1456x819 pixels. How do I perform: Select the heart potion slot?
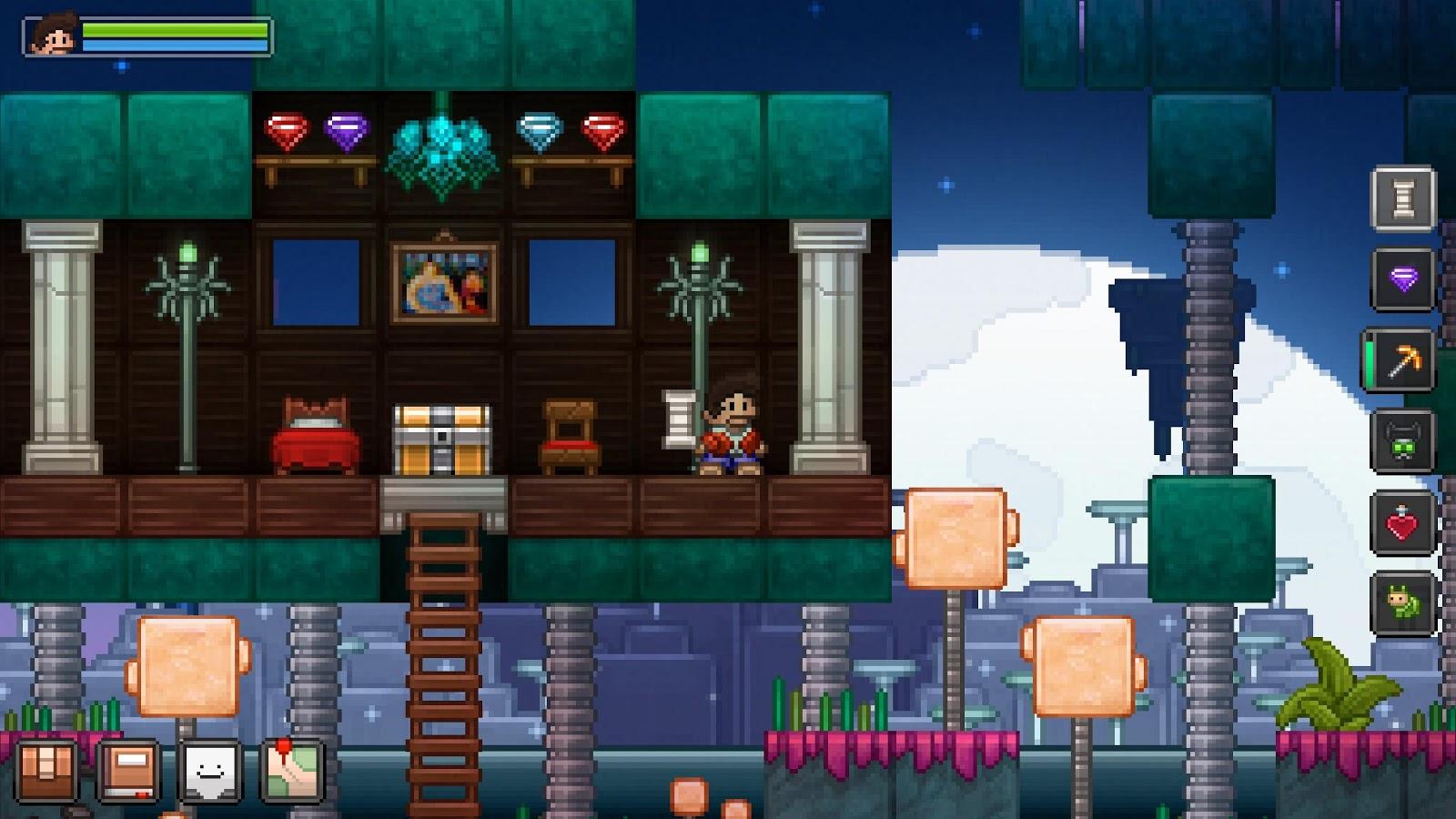point(1401,523)
